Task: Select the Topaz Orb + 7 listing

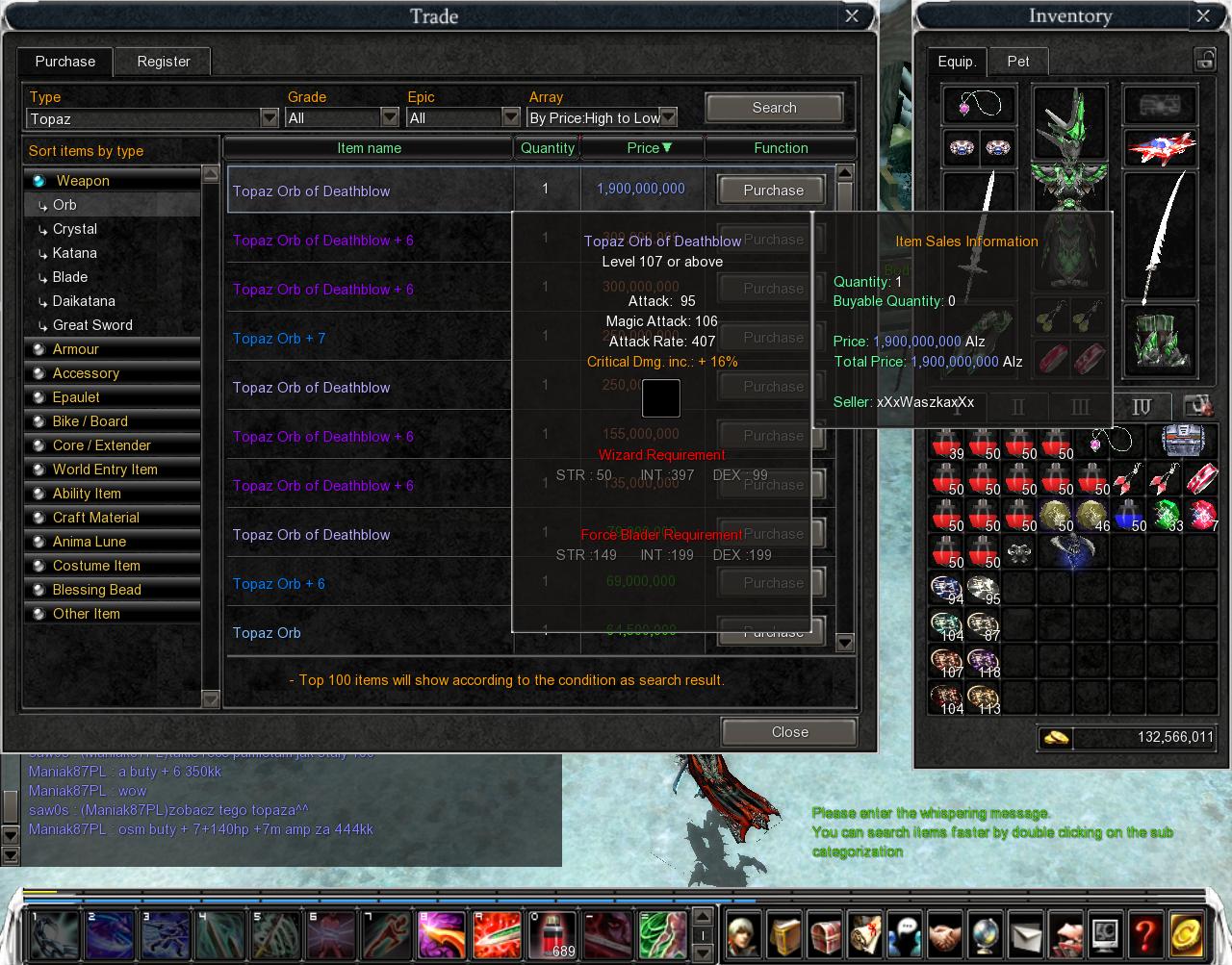Action: point(279,339)
